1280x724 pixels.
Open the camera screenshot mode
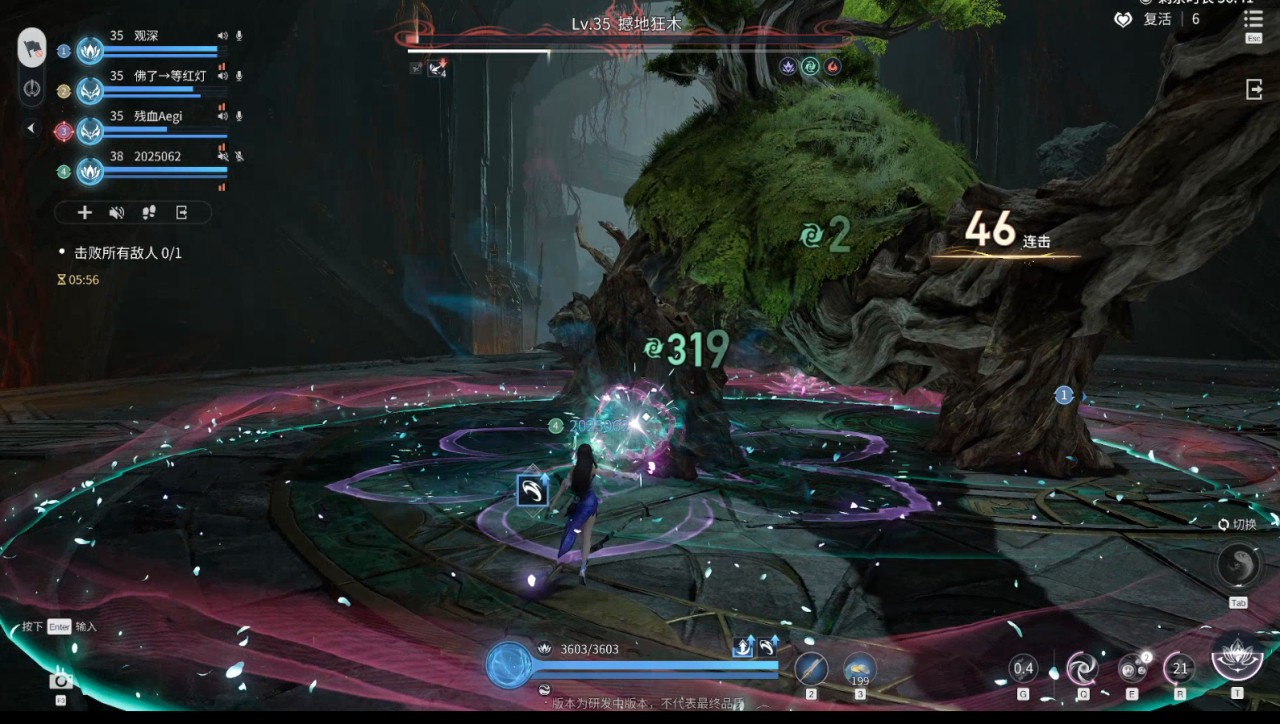coord(60,681)
